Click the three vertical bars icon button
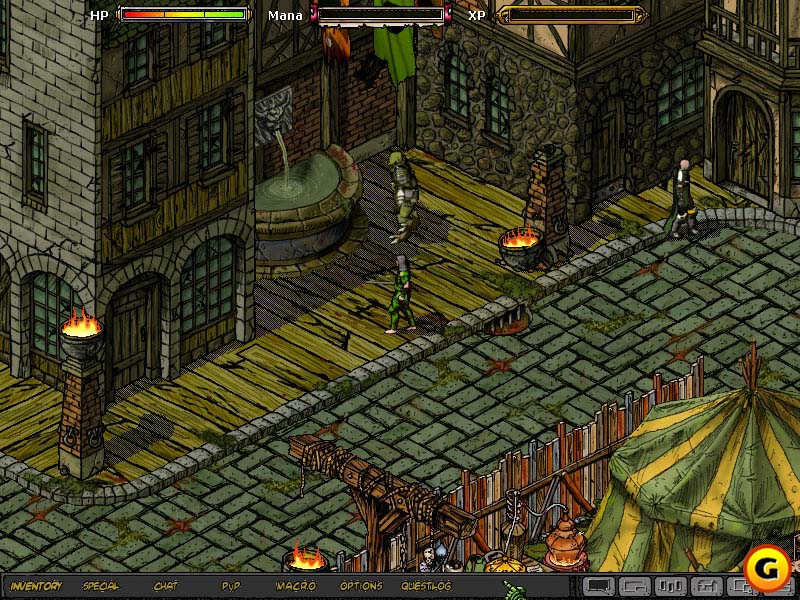Viewport: 800px width, 600px height. (x=671, y=586)
